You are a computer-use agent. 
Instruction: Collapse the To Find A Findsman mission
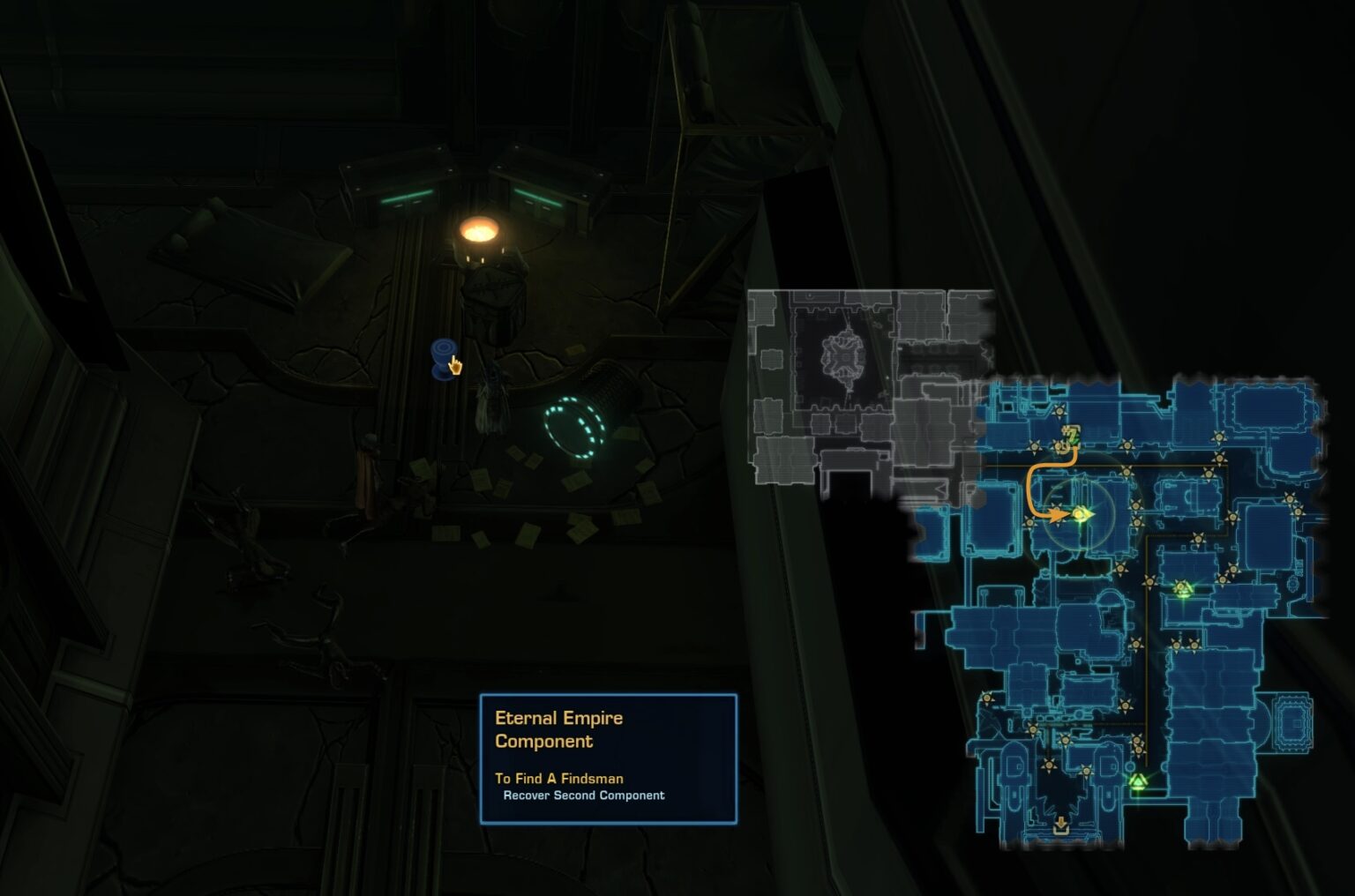pyautogui.click(x=559, y=779)
